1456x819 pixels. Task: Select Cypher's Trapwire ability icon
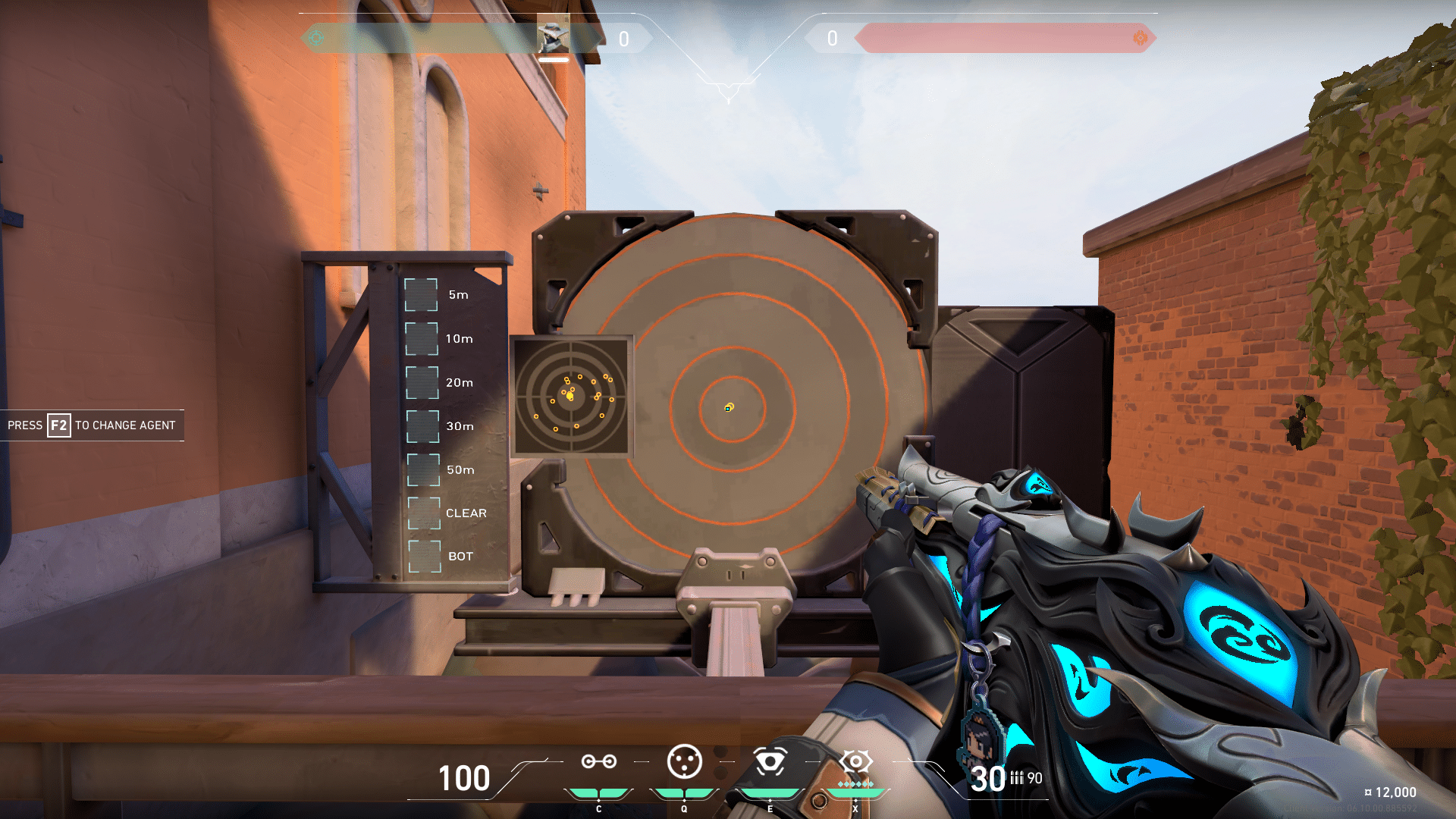coord(599,762)
